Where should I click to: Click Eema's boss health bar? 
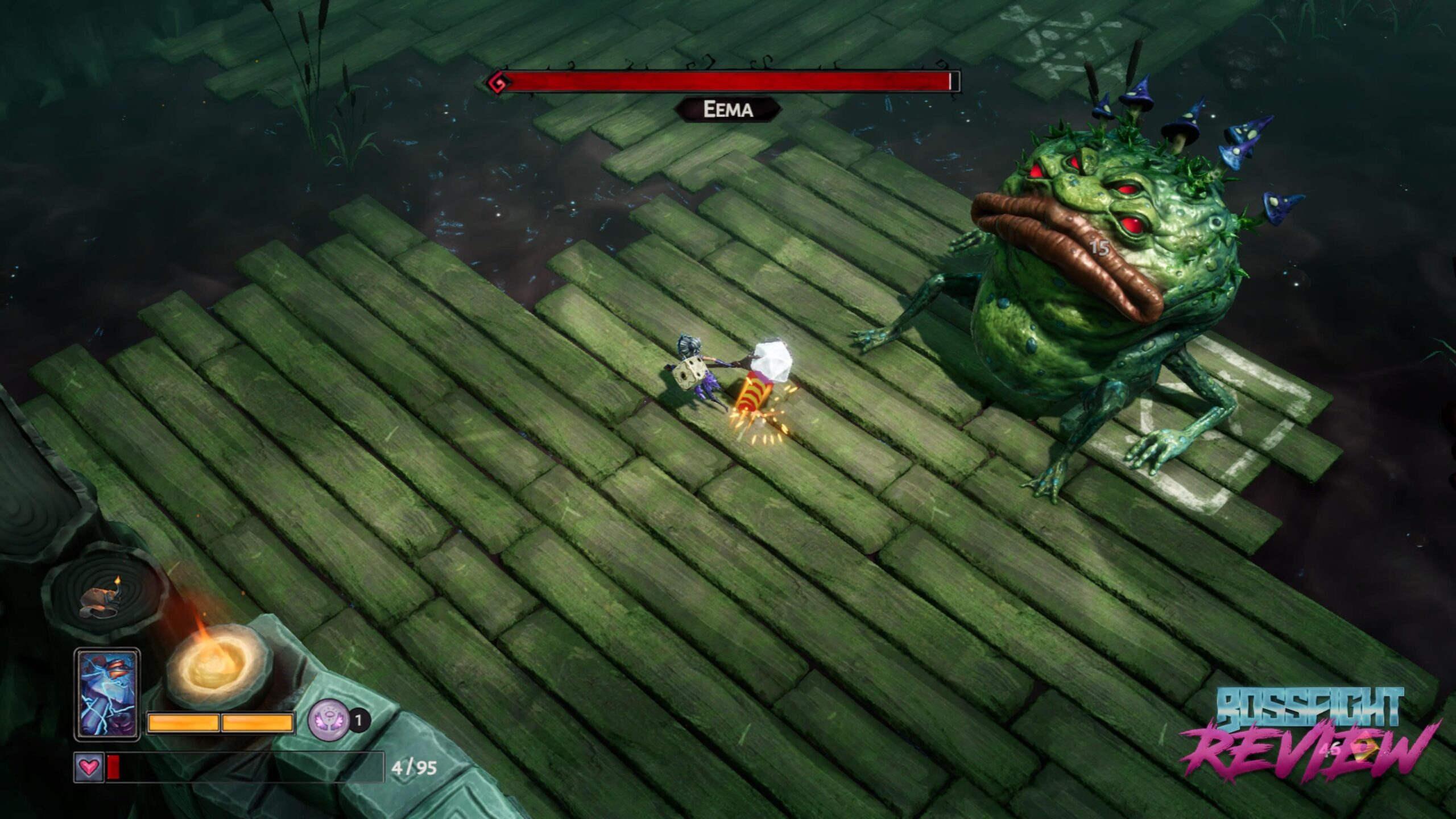728,81
